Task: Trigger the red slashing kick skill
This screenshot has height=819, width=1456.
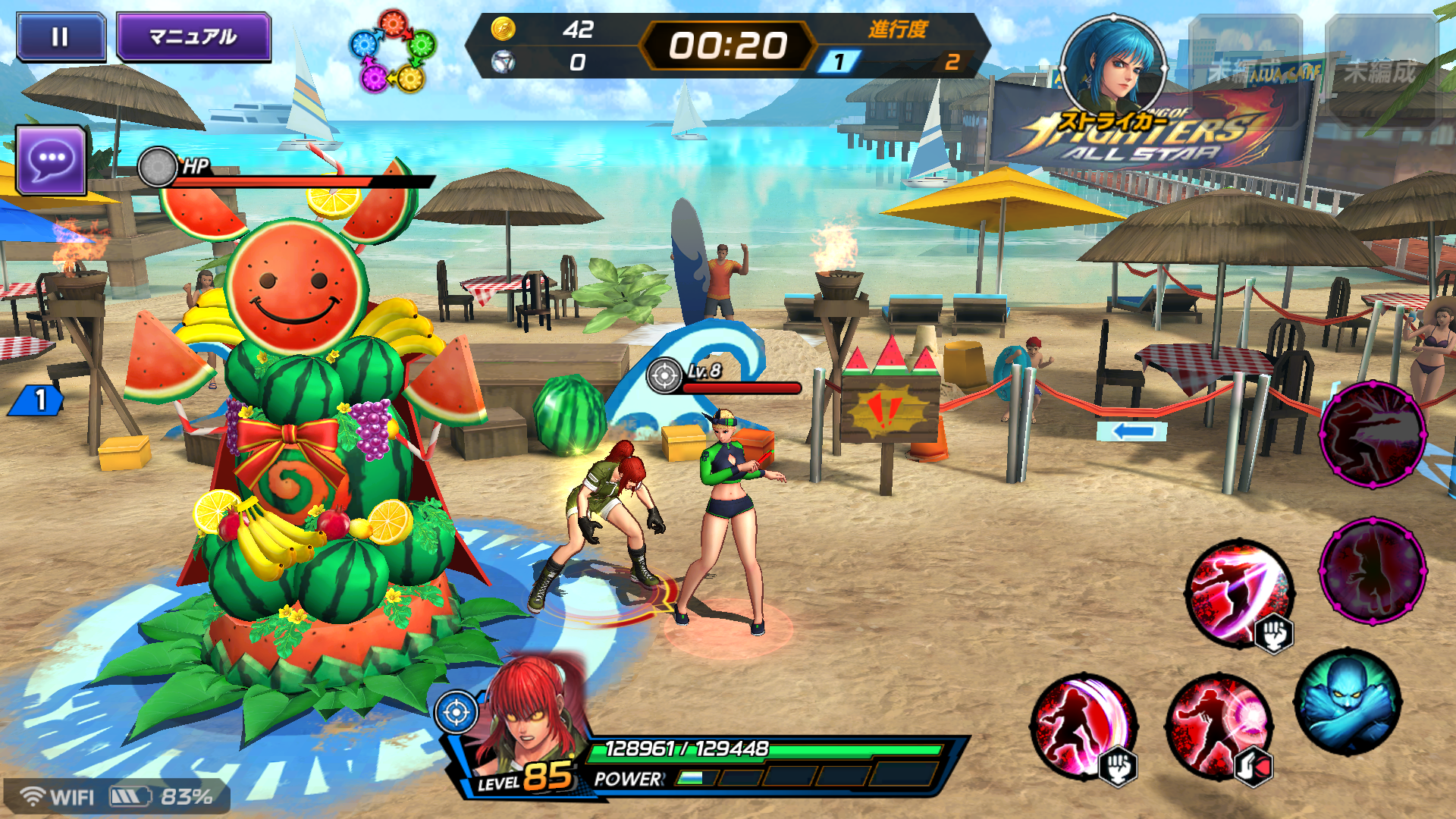Action: click(1240, 593)
